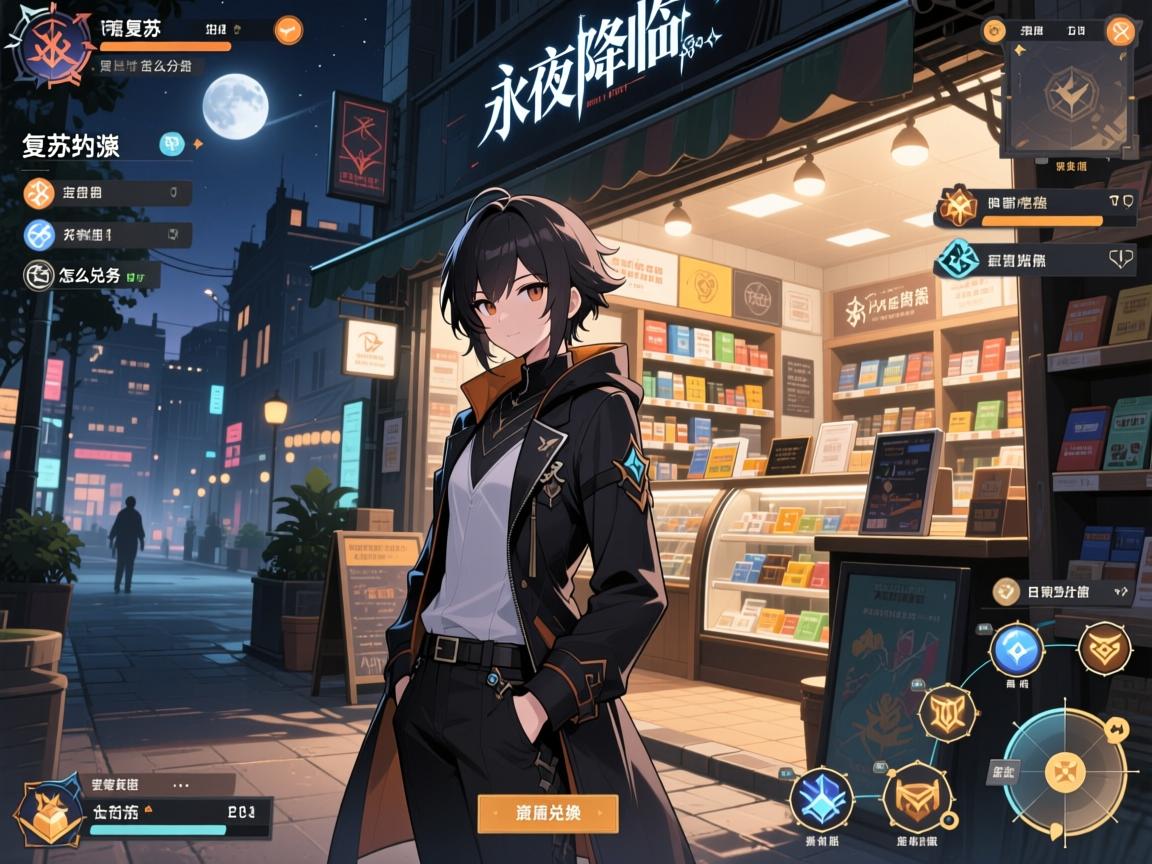Tap the orange round button beside the player name
The image size is (1152, 864).
(x=288, y=29)
